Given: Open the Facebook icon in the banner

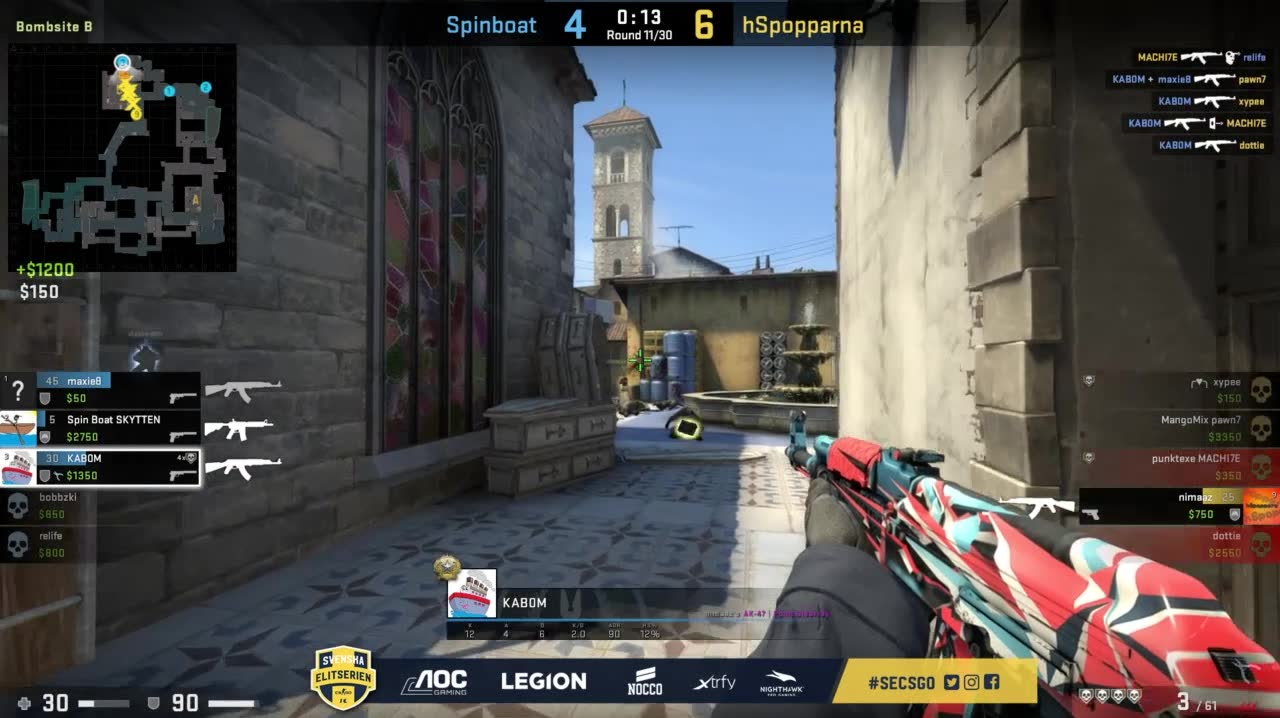Looking at the screenshot, I should point(991,683).
